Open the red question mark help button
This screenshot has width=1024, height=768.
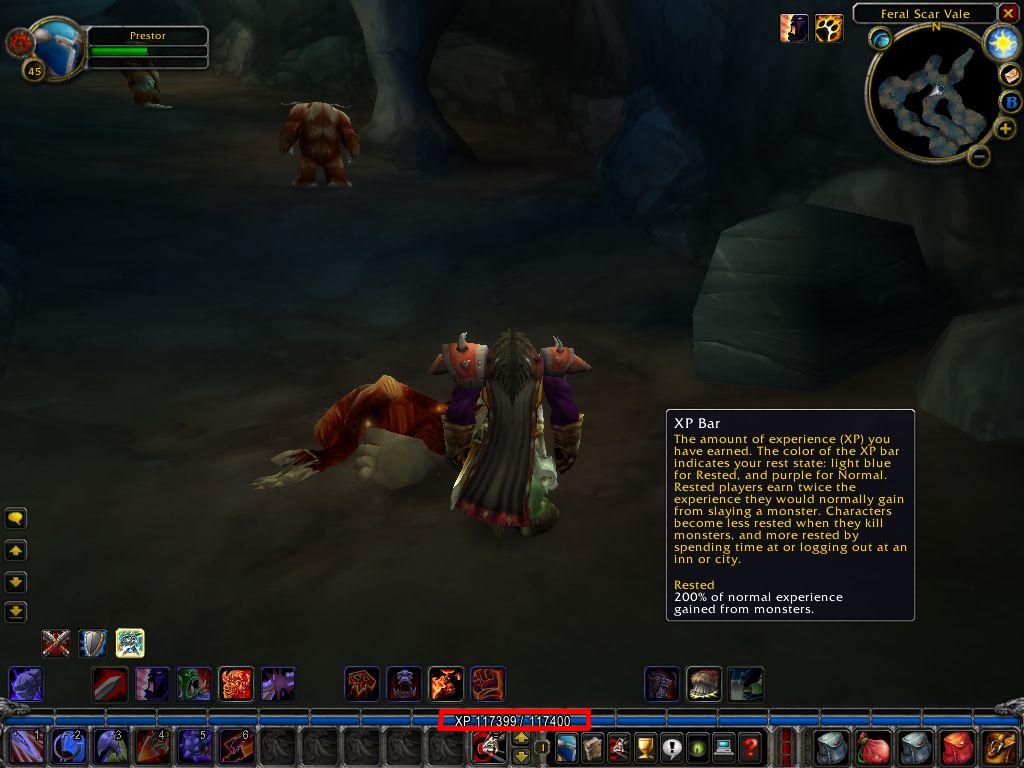[749, 747]
